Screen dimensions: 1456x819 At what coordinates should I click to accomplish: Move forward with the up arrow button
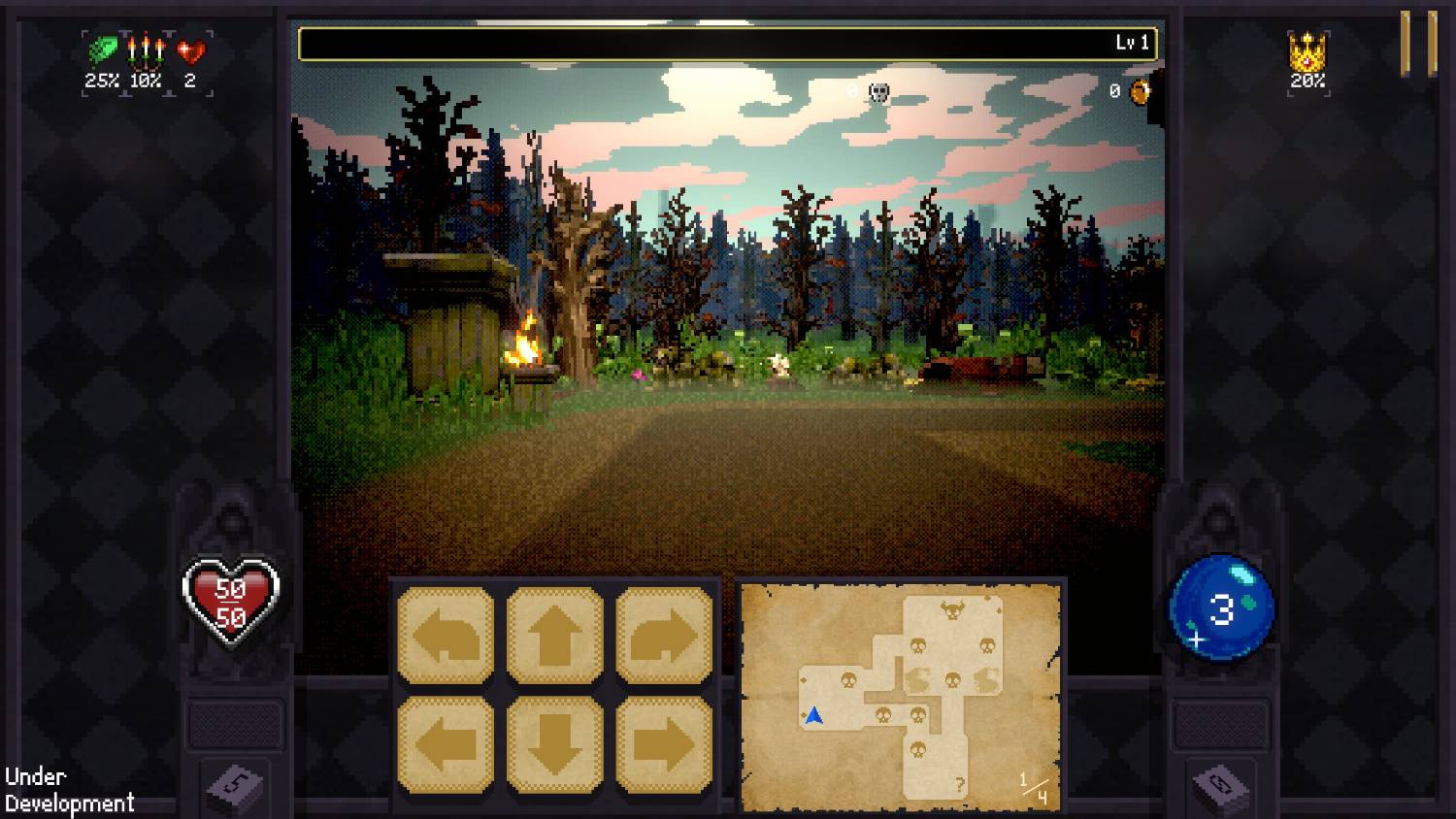click(x=554, y=636)
